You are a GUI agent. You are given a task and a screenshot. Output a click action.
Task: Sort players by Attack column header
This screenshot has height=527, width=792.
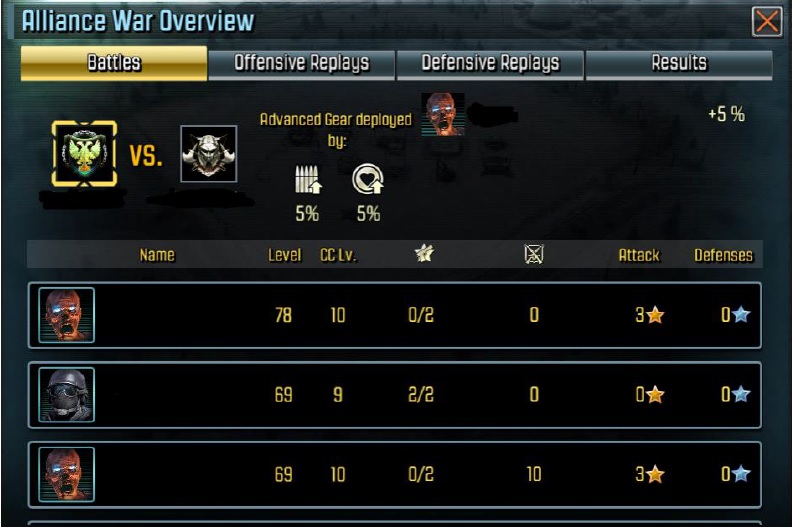[x=638, y=255]
